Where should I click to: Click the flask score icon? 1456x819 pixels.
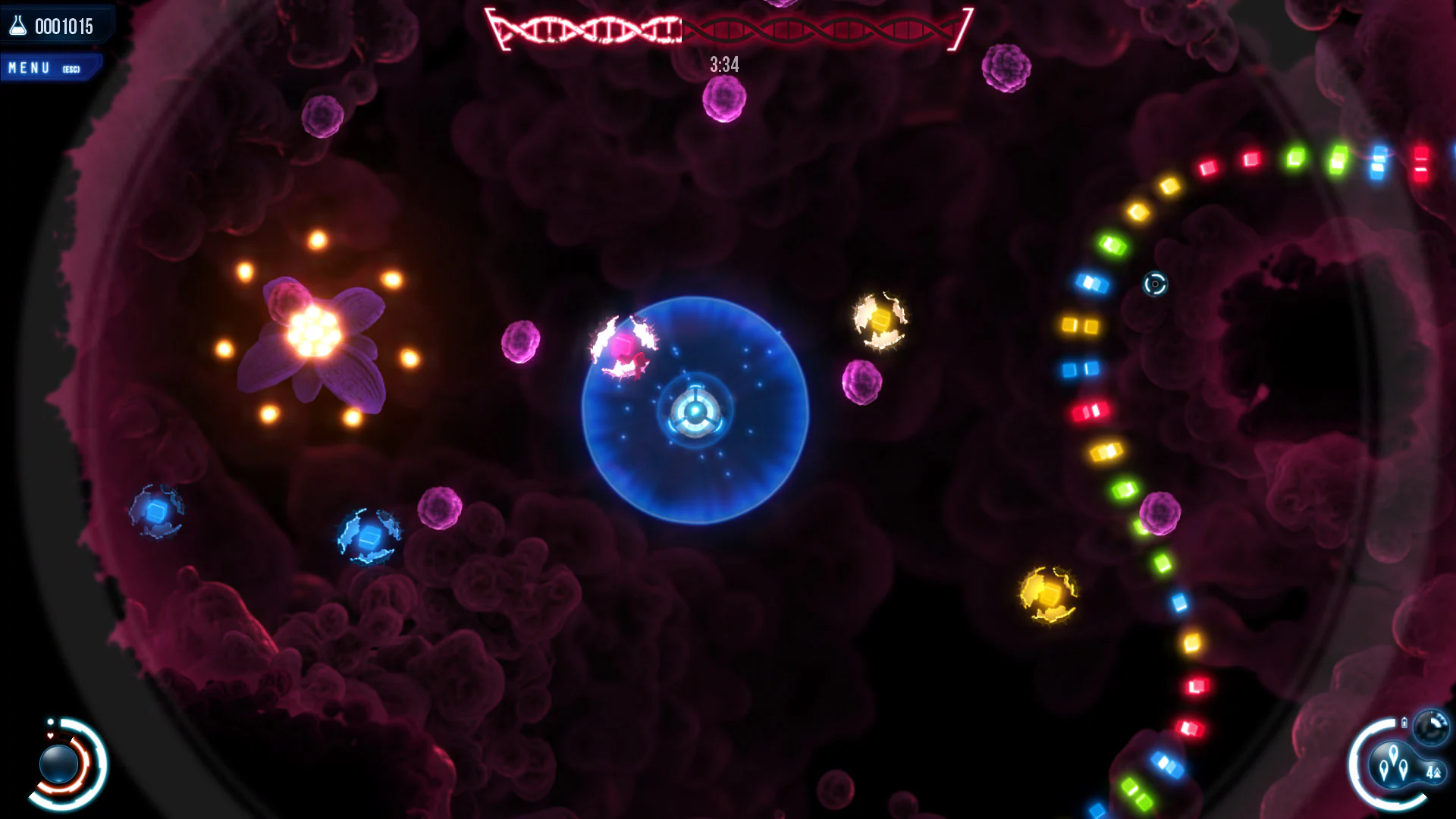click(x=17, y=27)
